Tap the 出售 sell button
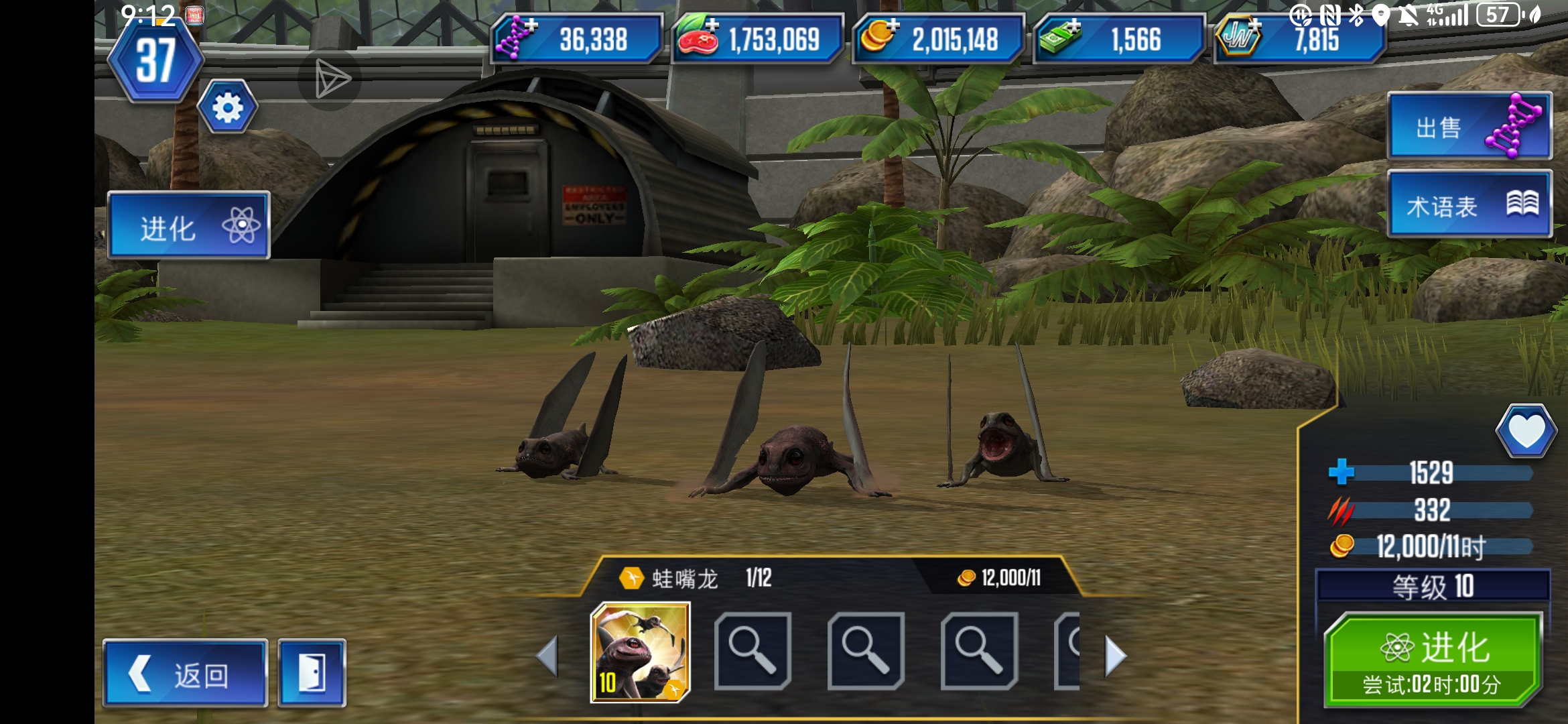 pyautogui.click(x=1469, y=126)
